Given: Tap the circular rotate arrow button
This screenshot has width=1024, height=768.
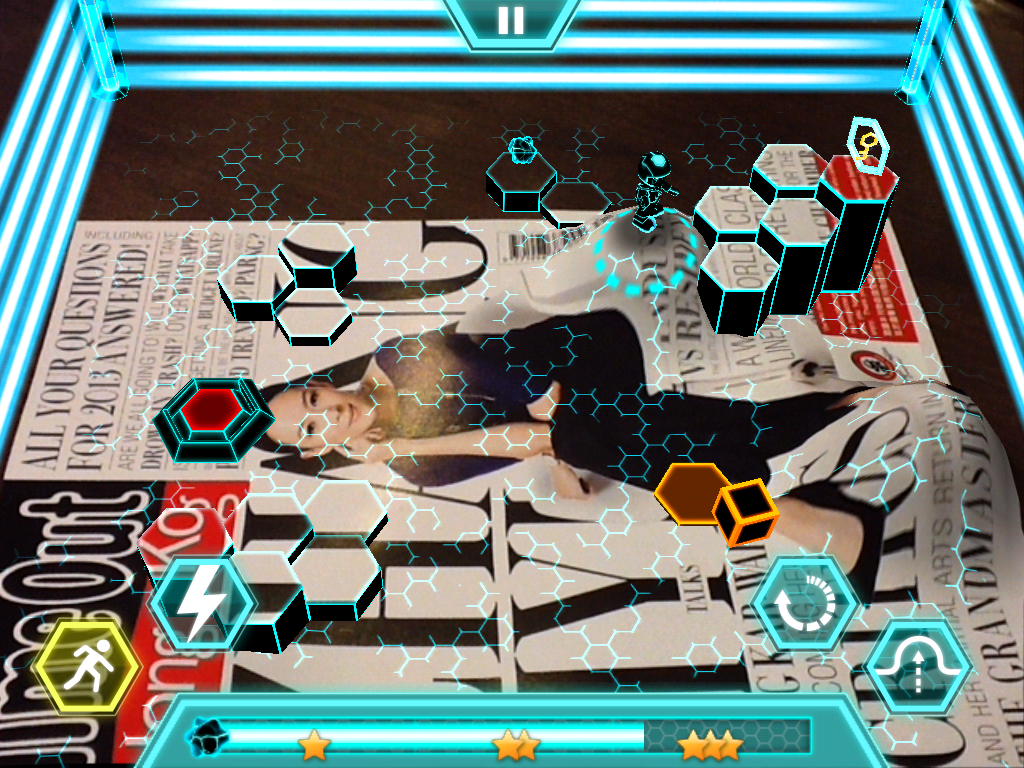Looking at the screenshot, I should [805, 604].
